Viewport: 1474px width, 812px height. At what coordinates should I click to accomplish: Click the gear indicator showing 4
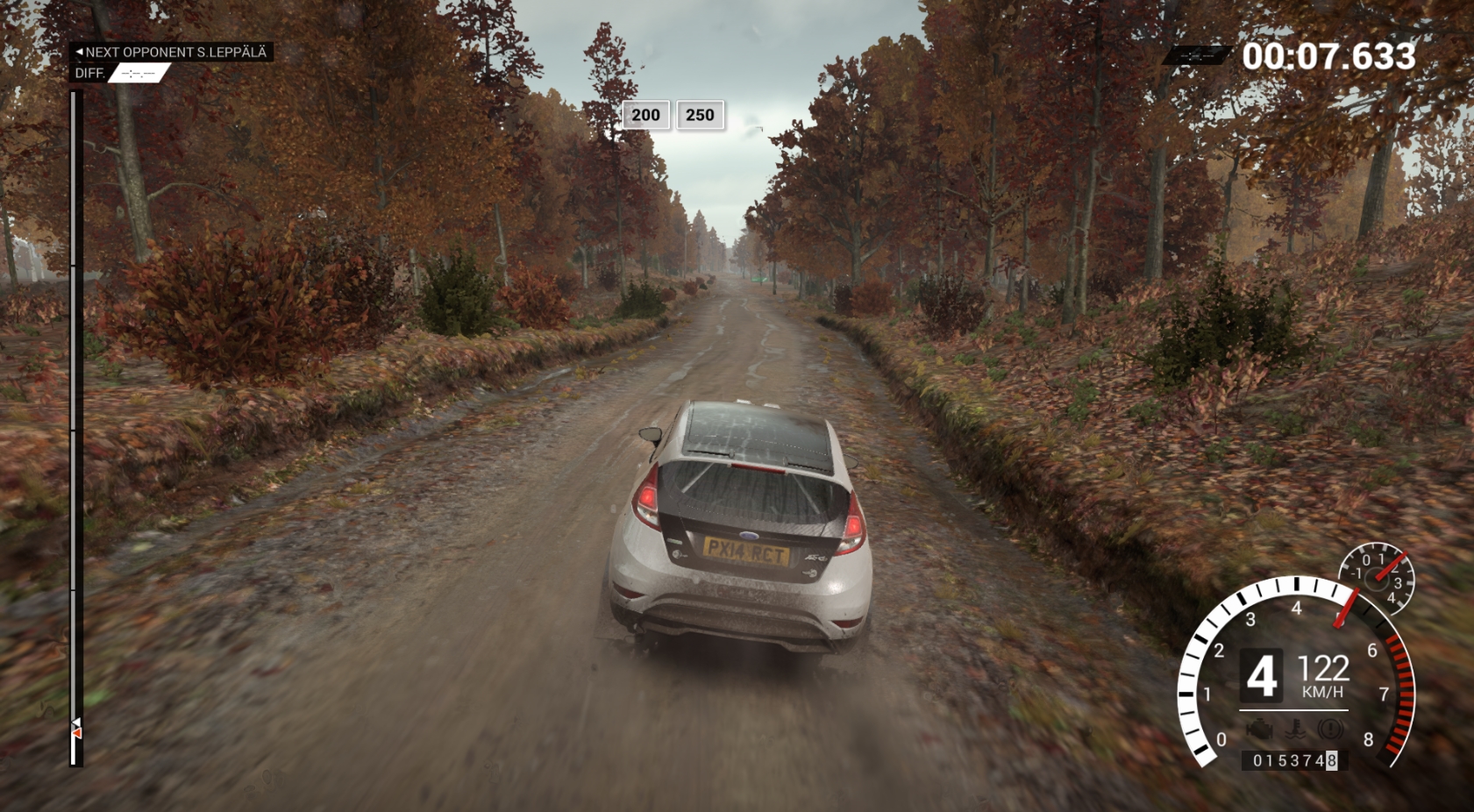[x=1264, y=675]
